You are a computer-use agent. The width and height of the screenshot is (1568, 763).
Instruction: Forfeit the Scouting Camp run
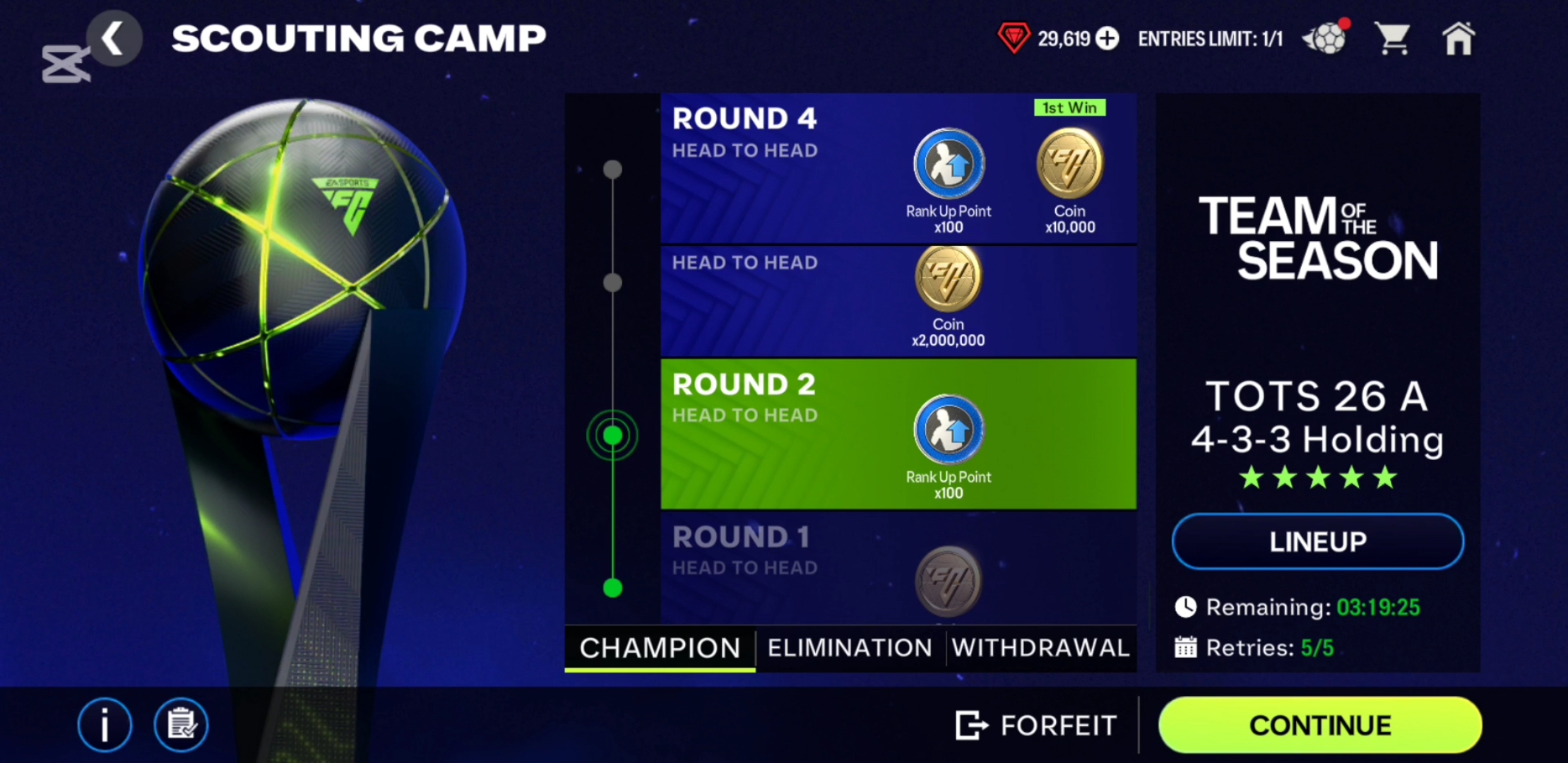[x=1037, y=725]
